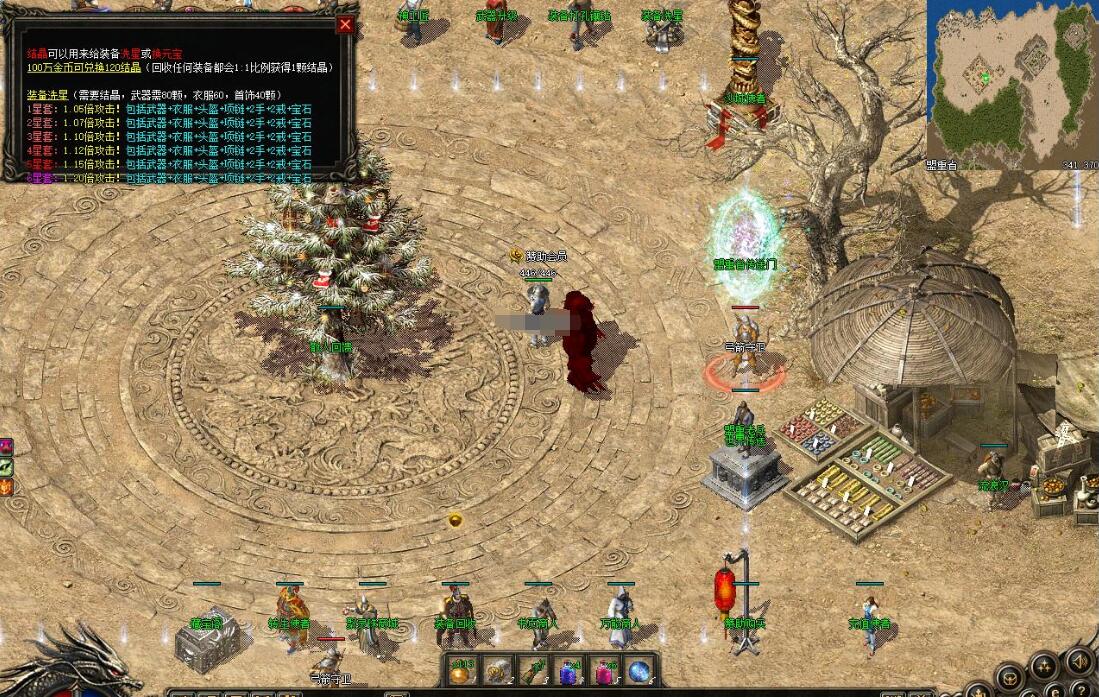Screen dimensions: 1099x697
Task: Drink the pink potion in hotbar slot 5
Action: [x=605, y=672]
